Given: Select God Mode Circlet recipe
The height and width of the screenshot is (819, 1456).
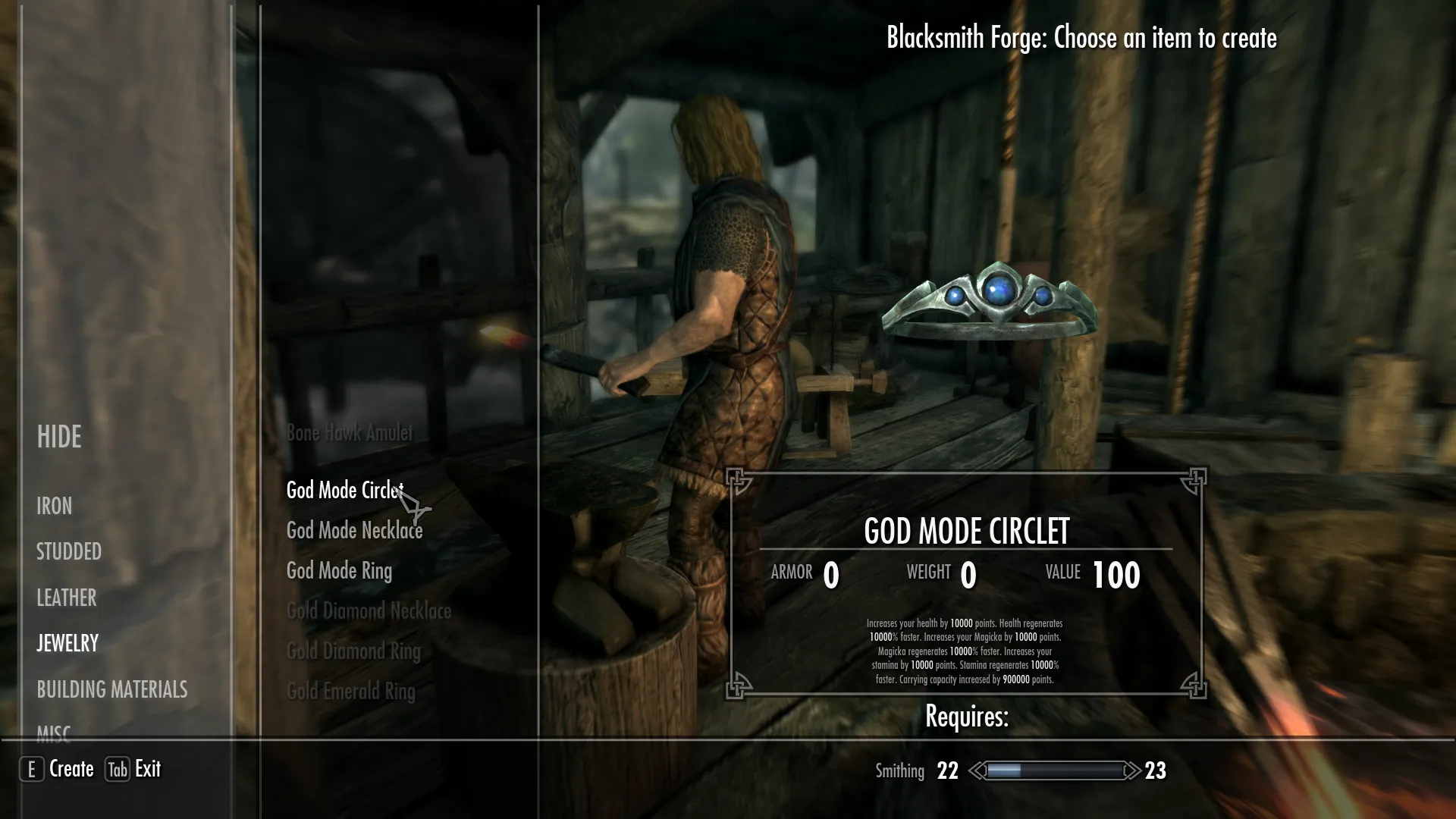Looking at the screenshot, I should coord(344,491).
